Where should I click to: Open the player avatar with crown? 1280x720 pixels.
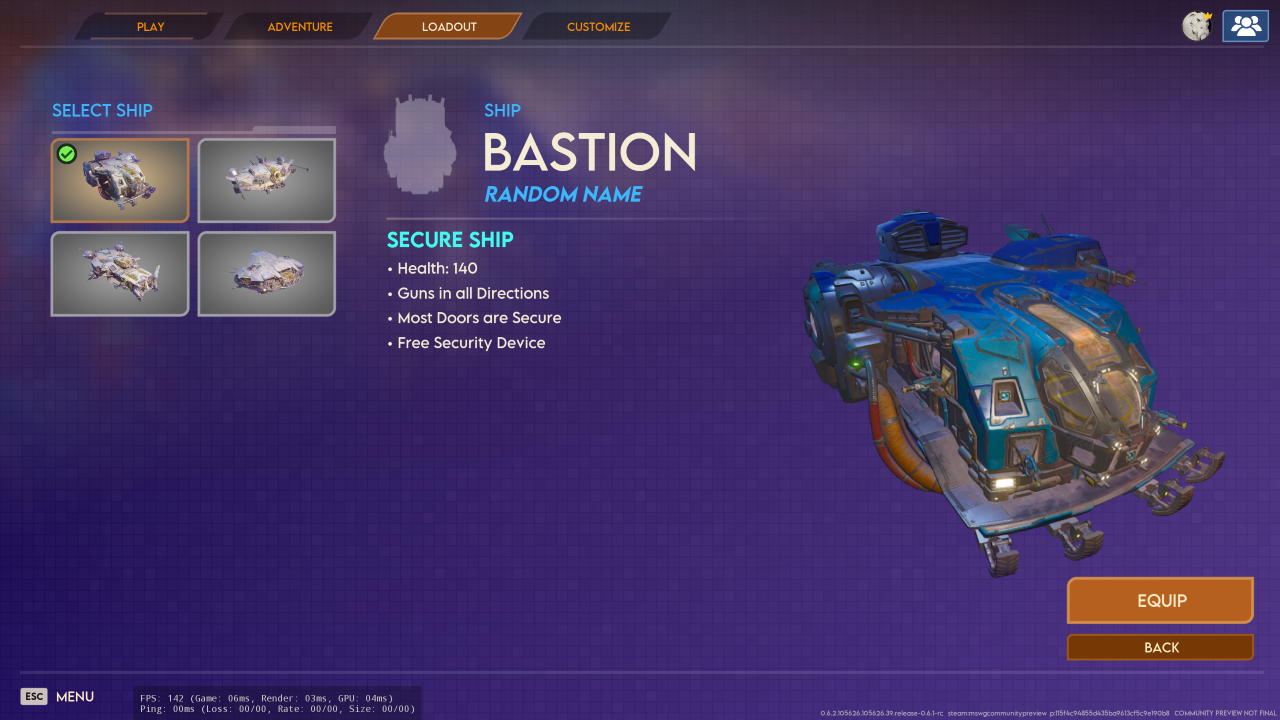1197,27
